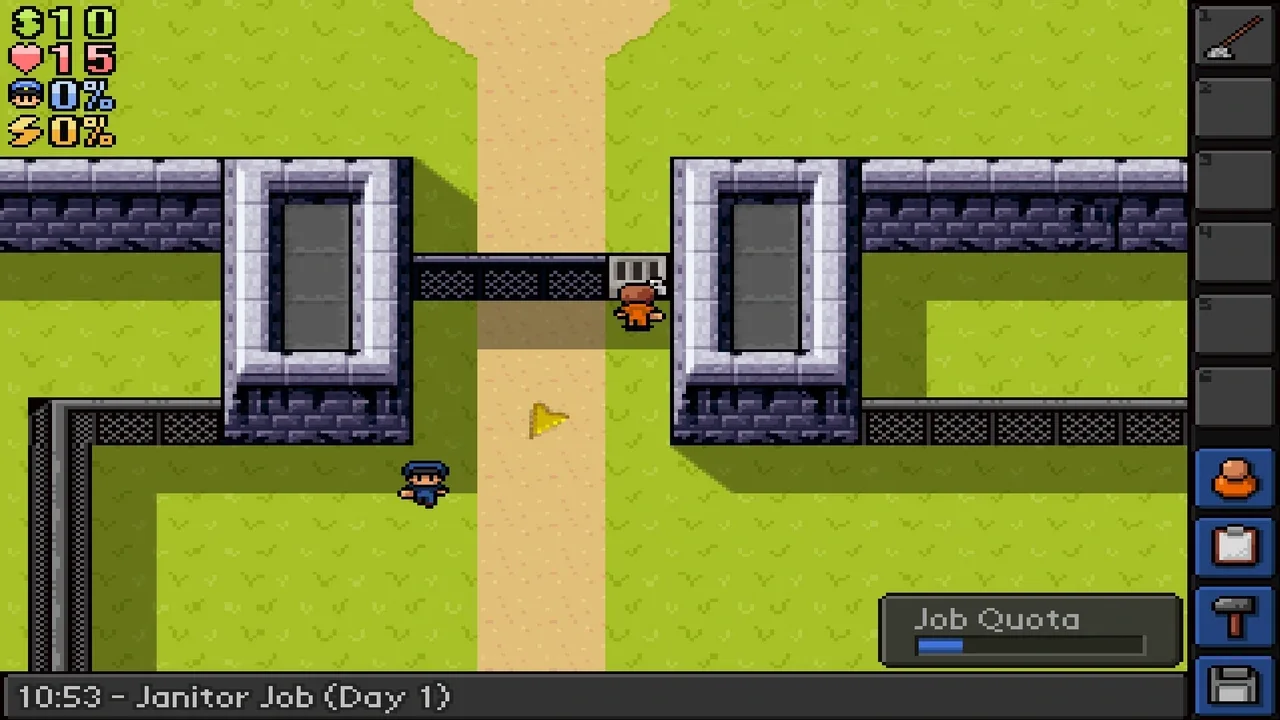Click the orange prisoner standing by the gate
Screen dimensions: 1280x720
coord(638,305)
